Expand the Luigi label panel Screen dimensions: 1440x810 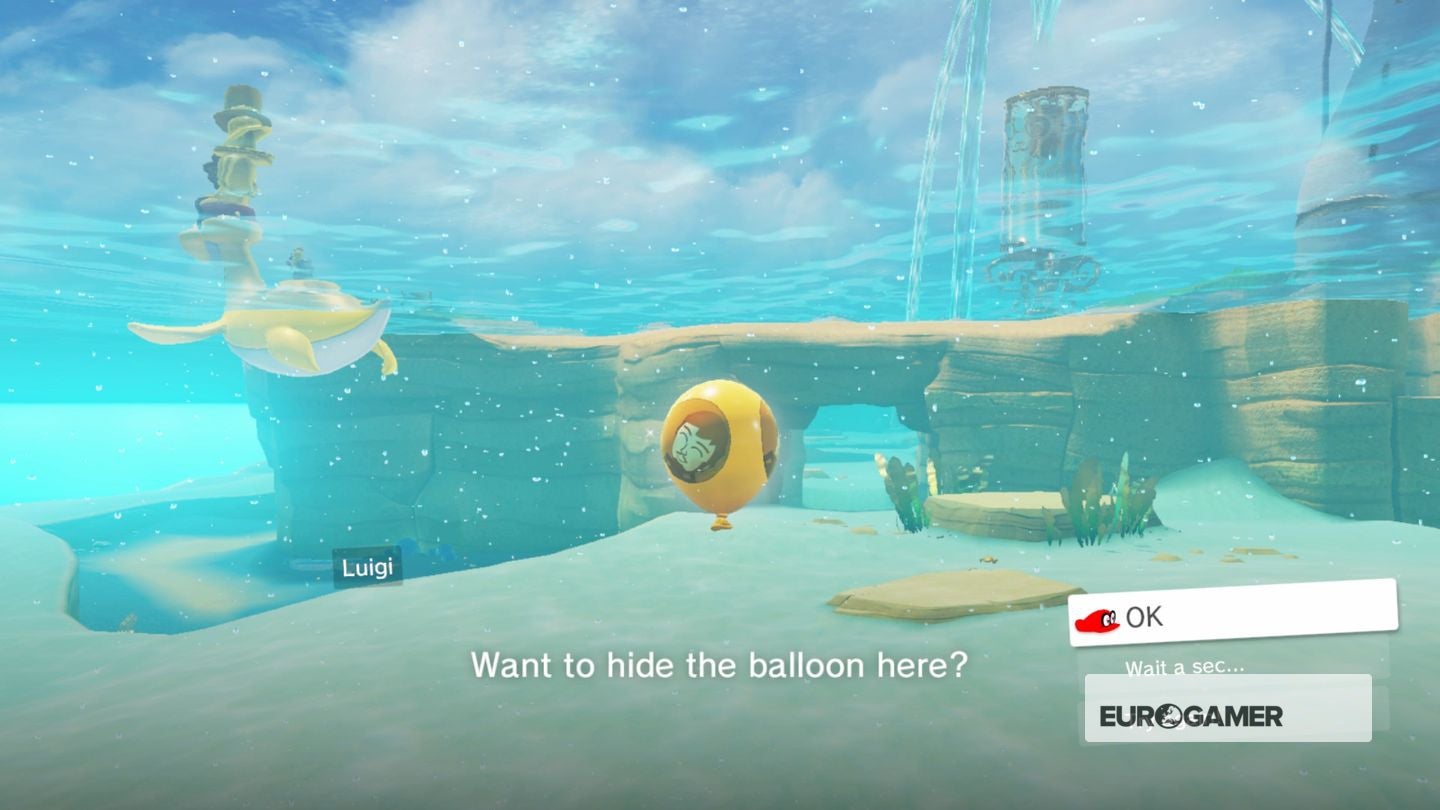pyautogui.click(x=370, y=565)
